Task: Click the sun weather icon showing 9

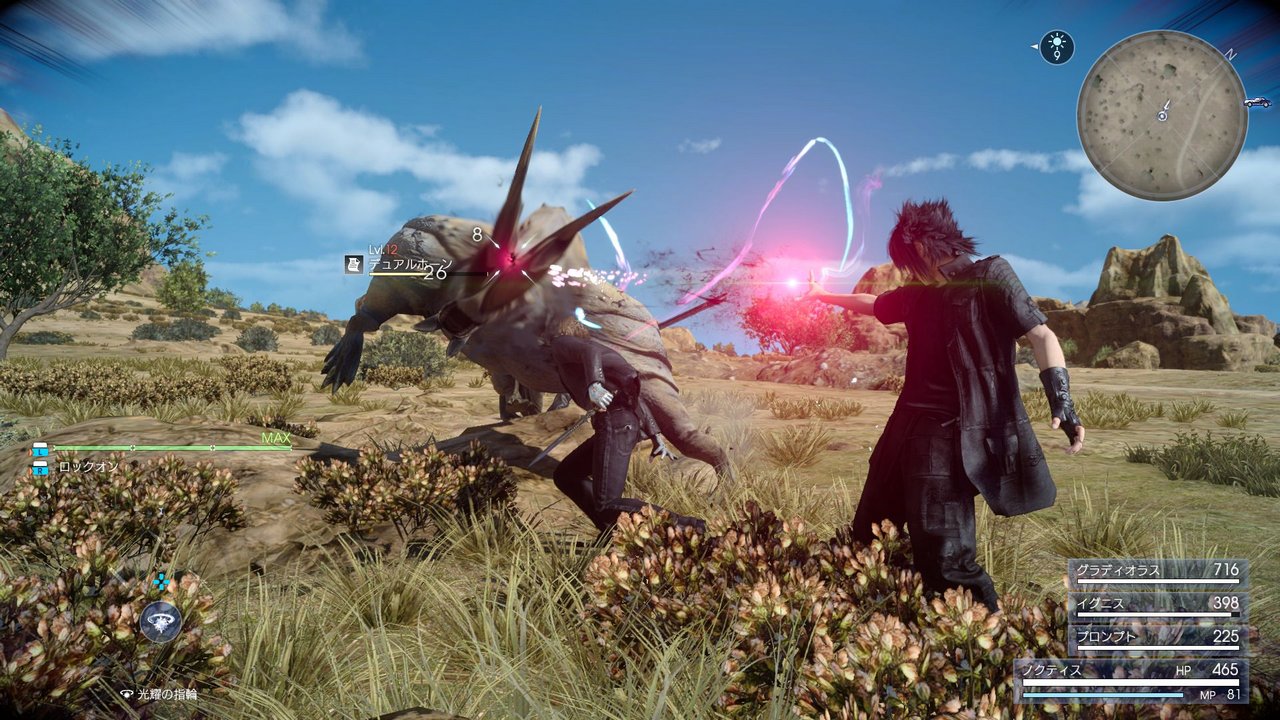Action: tap(1057, 45)
